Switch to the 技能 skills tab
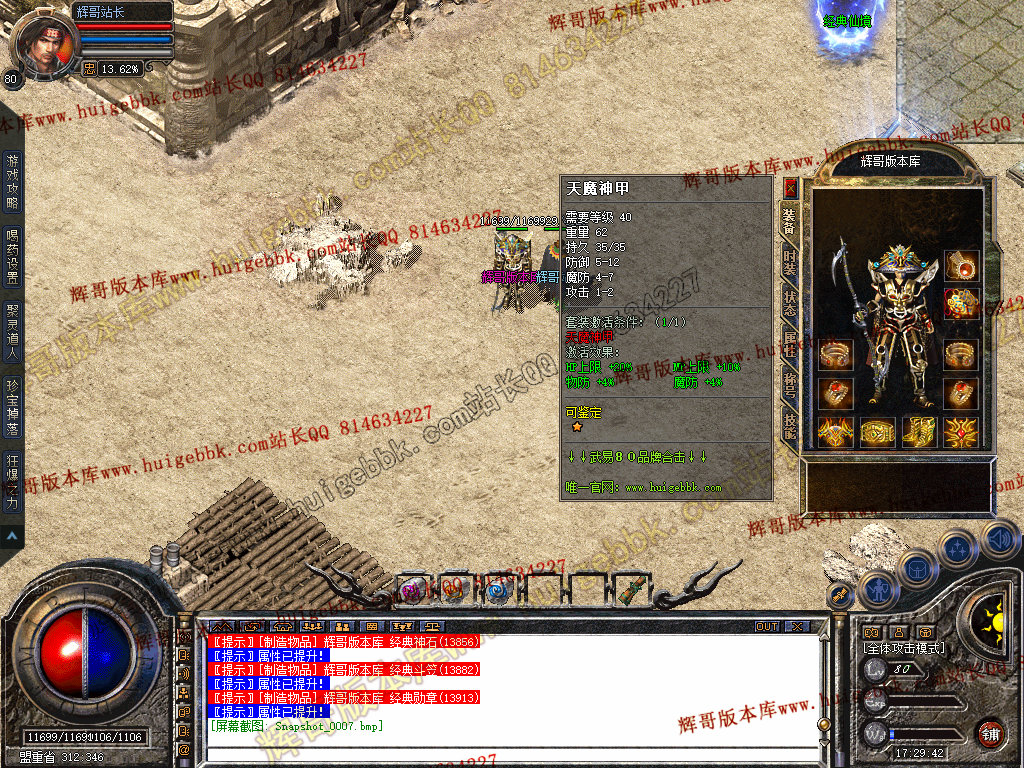Viewport: 1024px width, 768px height. (x=789, y=423)
